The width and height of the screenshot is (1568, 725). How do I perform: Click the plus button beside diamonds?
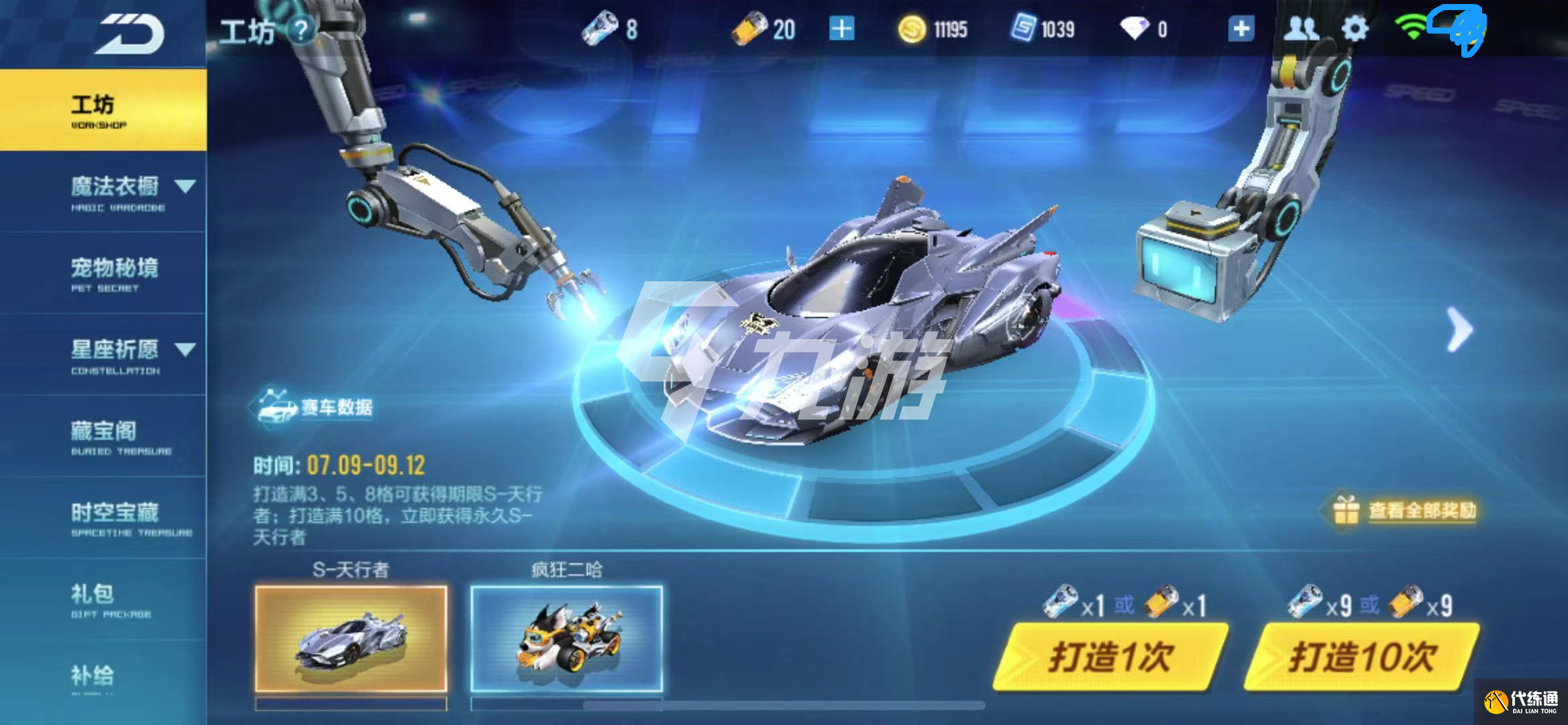[1240, 29]
